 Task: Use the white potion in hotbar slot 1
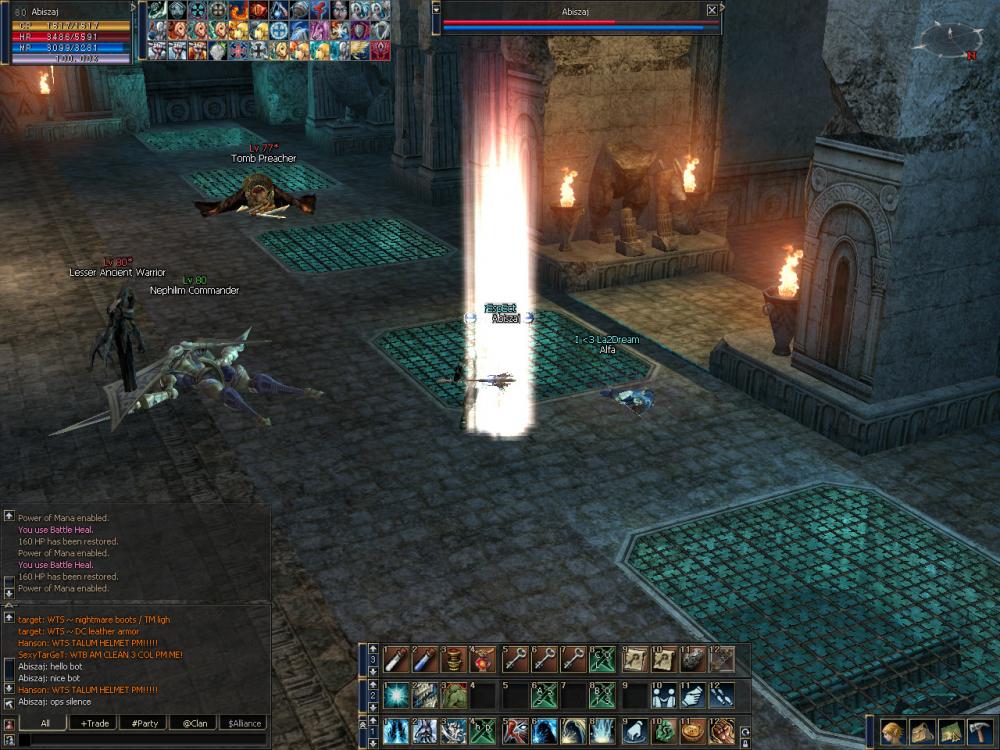tap(395, 659)
